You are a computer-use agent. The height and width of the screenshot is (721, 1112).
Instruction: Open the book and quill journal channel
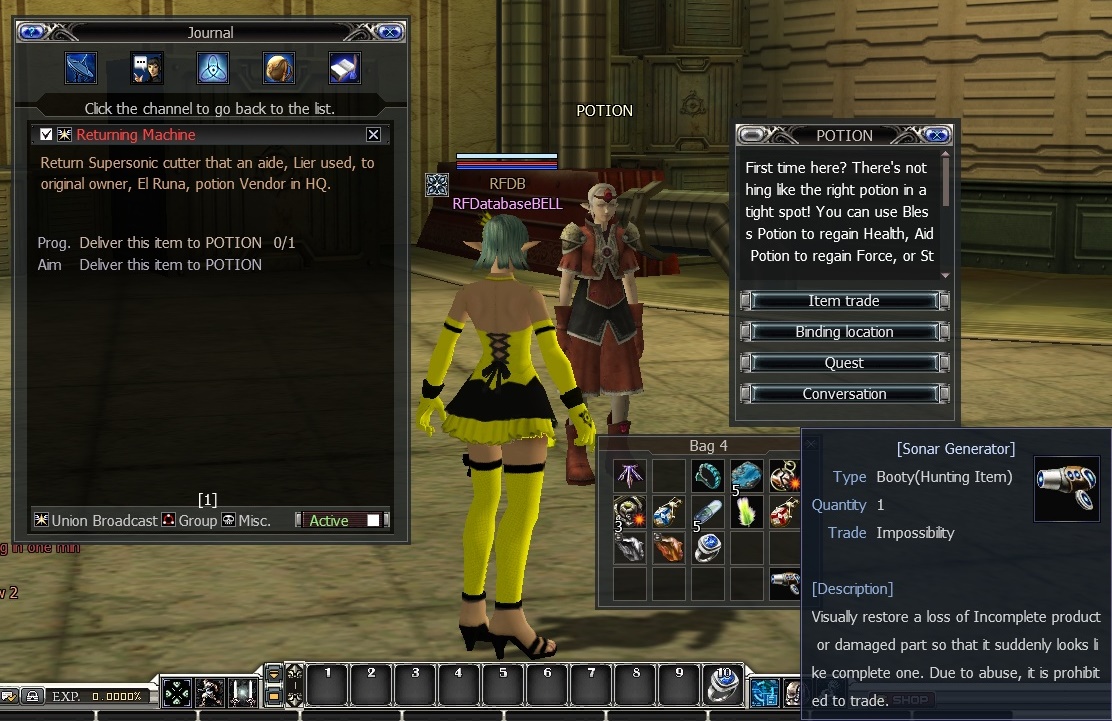tap(345, 67)
